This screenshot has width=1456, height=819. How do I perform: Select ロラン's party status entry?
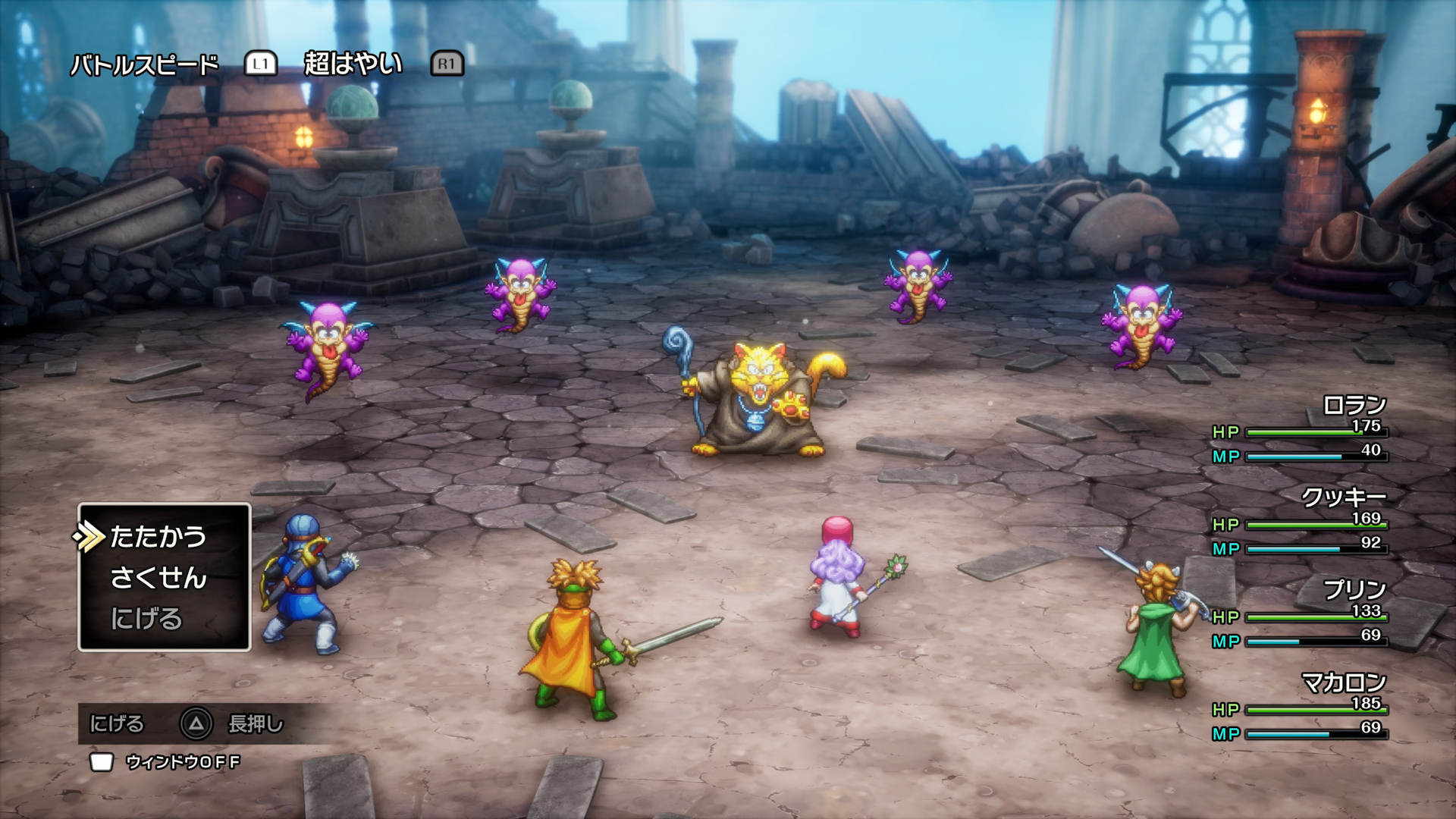pos(1300,429)
